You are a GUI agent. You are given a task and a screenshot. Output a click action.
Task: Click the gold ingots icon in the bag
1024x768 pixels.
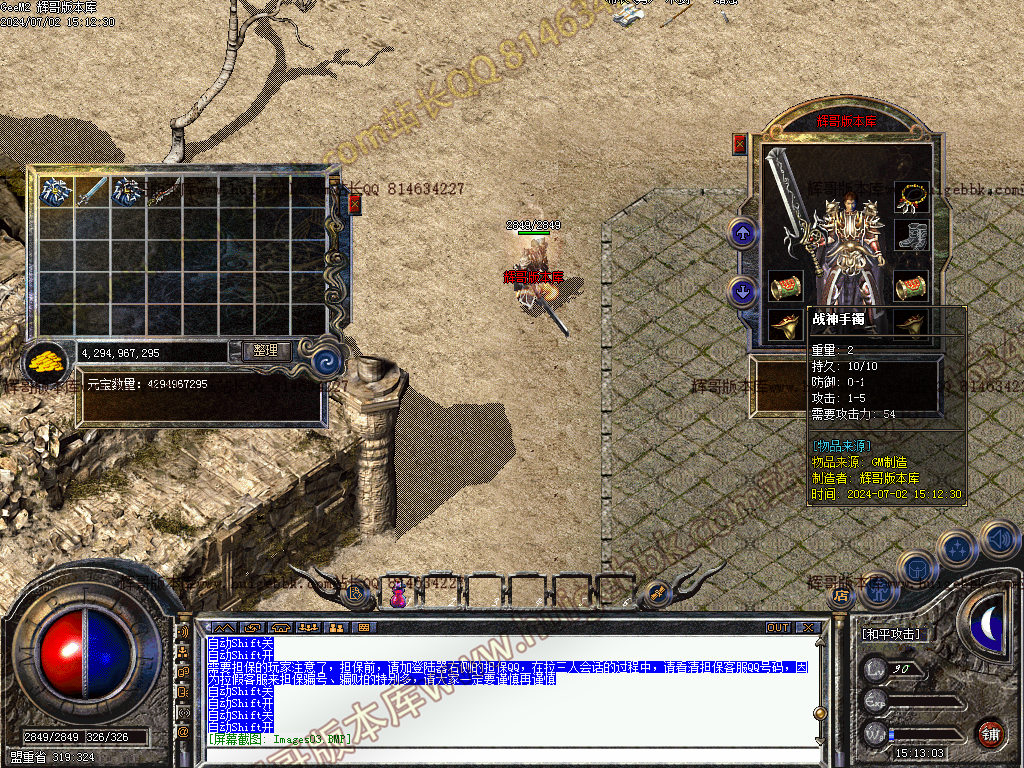click(44, 360)
